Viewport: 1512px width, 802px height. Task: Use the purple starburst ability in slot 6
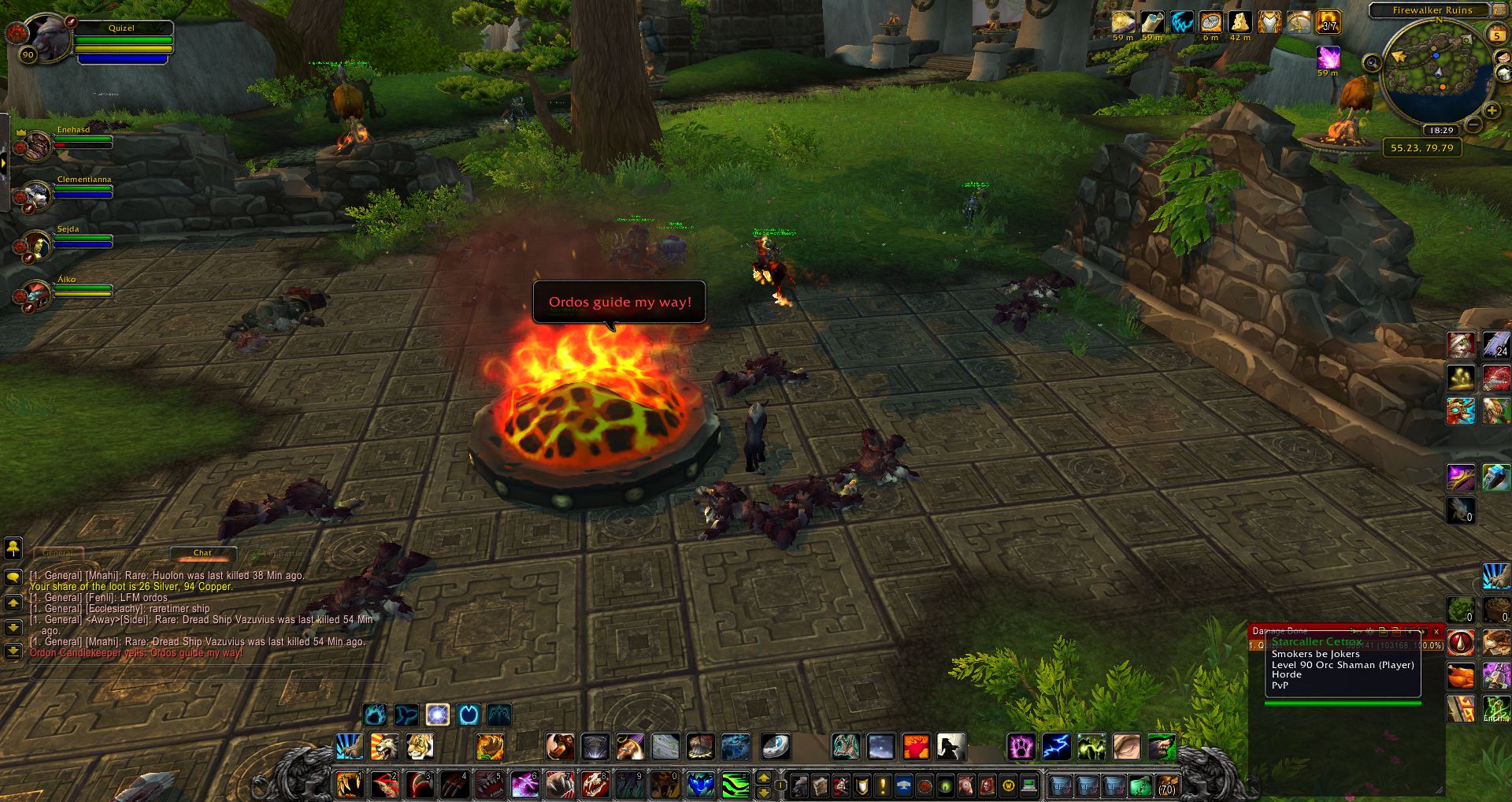pyautogui.click(x=524, y=785)
